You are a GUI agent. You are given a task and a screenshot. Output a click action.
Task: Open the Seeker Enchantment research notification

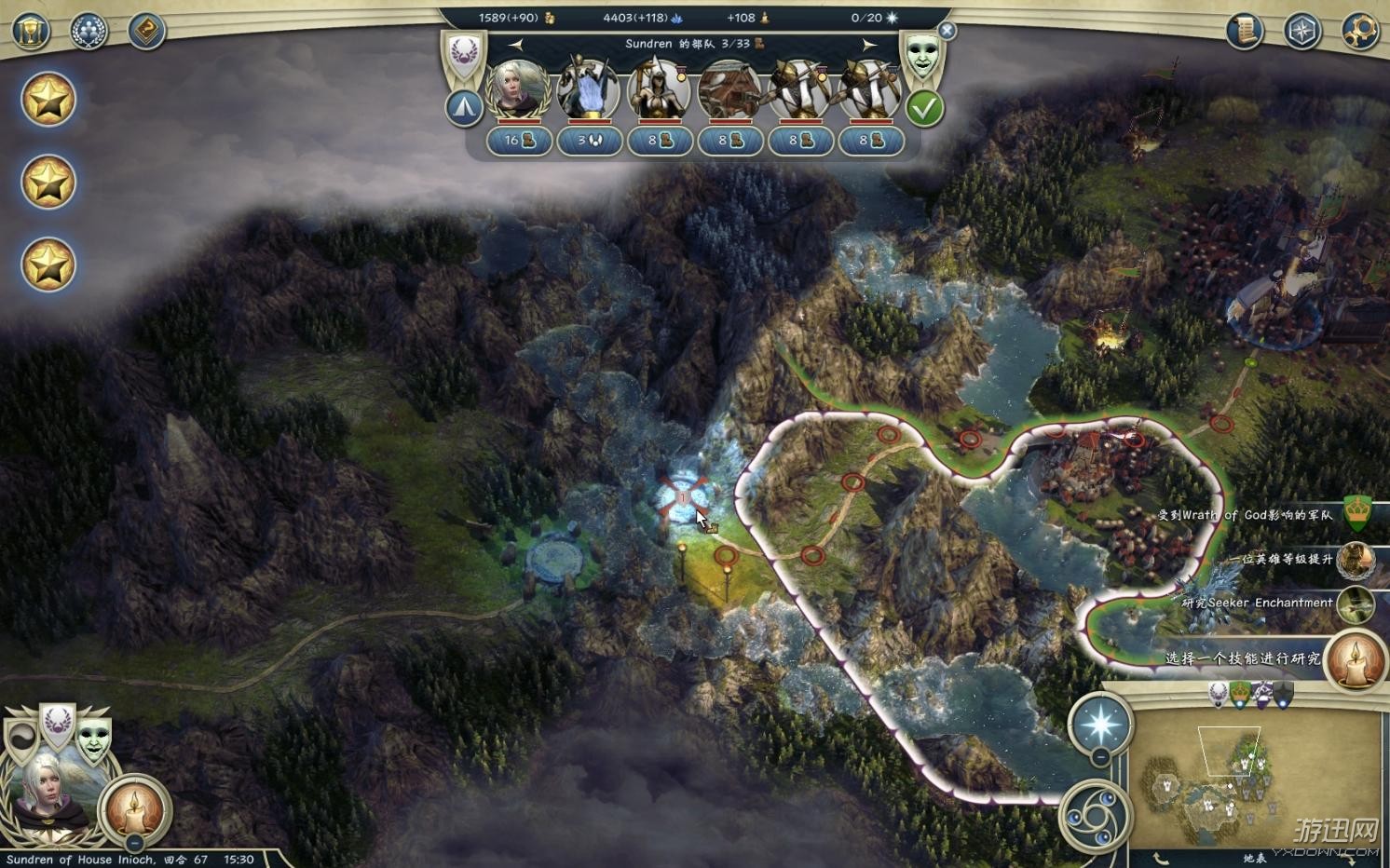pyautogui.click(x=1355, y=604)
